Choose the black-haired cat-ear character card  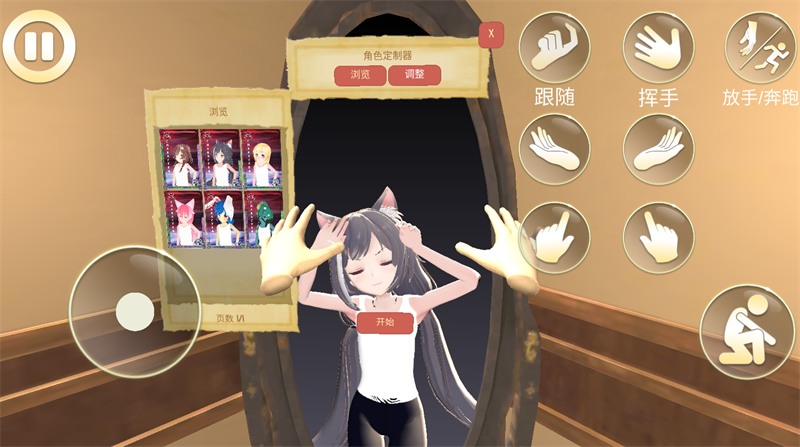(x=221, y=158)
